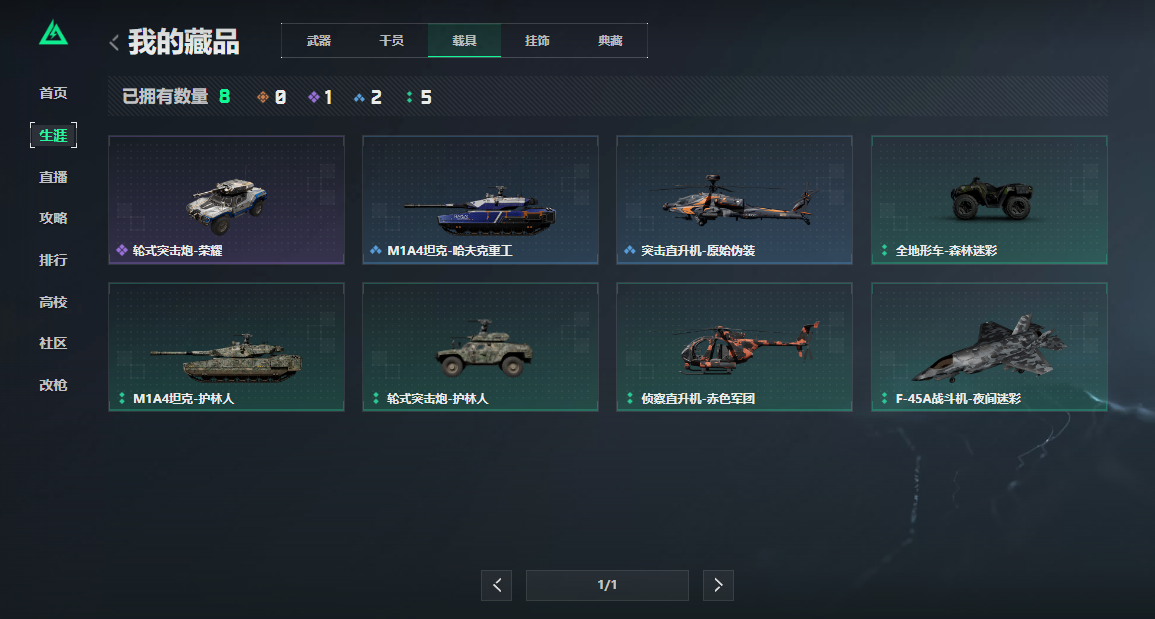Choose the F-45A战斗机-夜间迷彩 card
This screenshot has height=619, width=1155.
(989, 347)
